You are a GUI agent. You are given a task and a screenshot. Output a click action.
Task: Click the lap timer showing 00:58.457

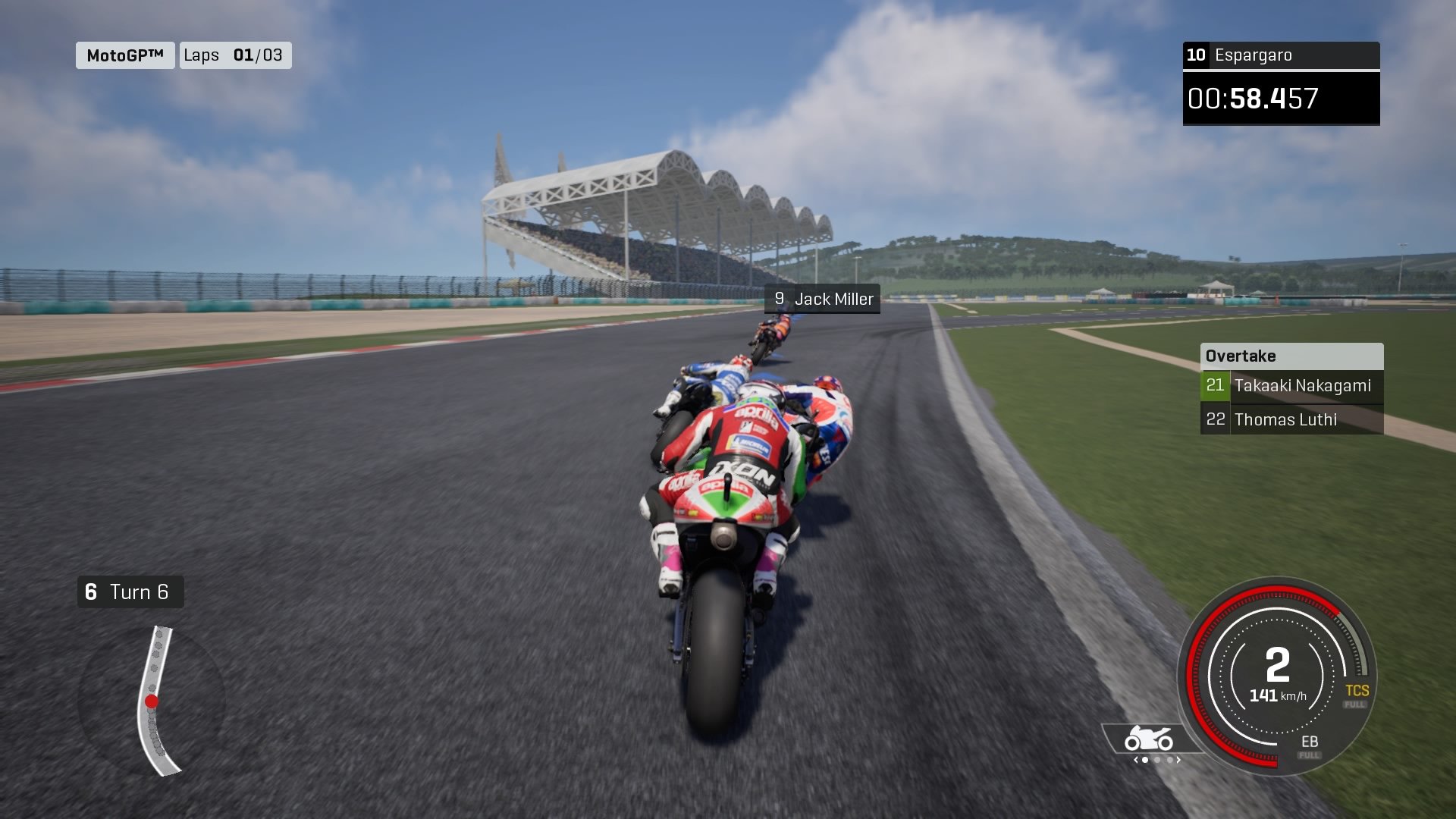tap(1280, 97)
